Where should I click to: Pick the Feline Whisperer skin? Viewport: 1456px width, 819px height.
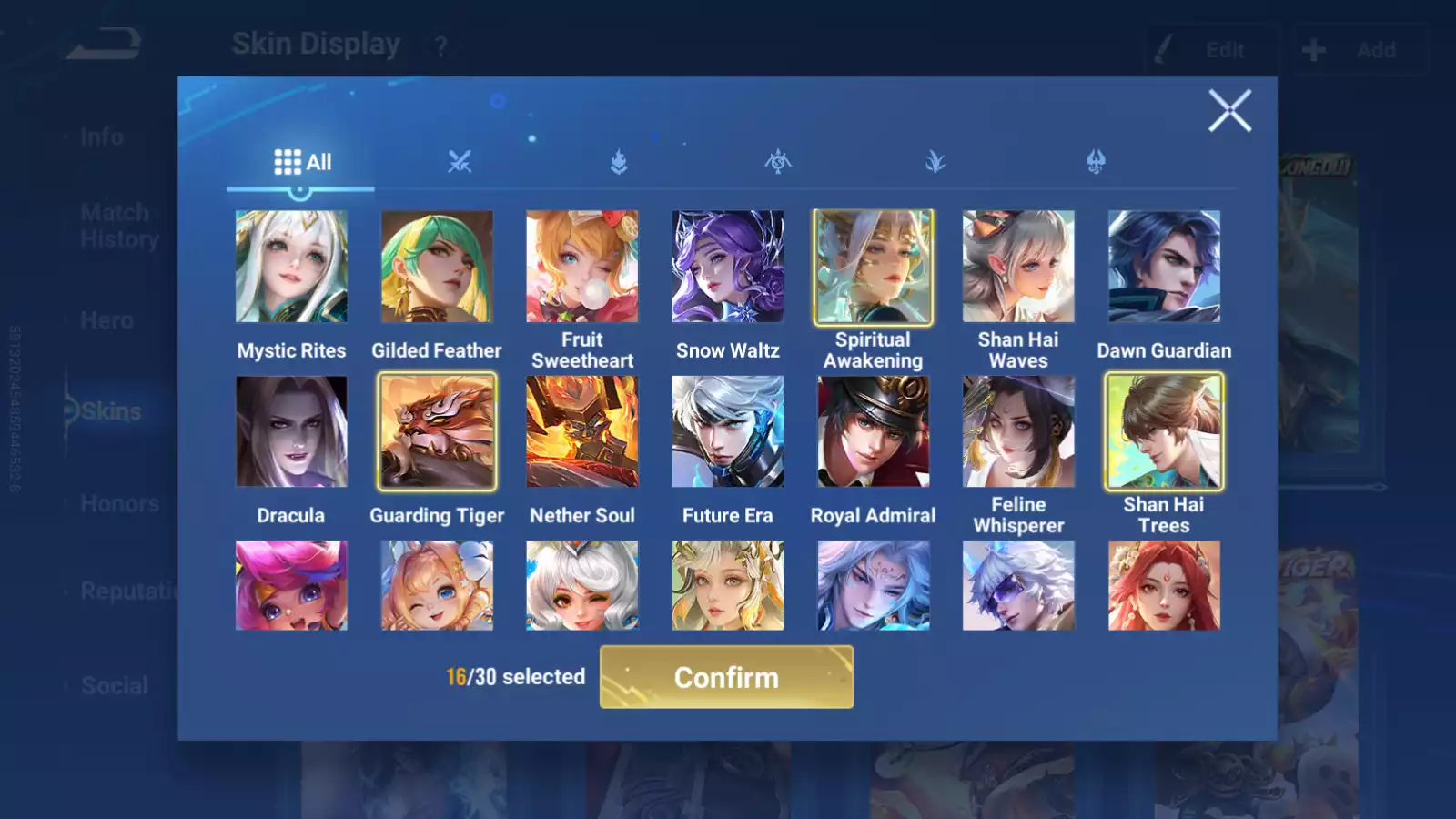[x=1018, y=431]
